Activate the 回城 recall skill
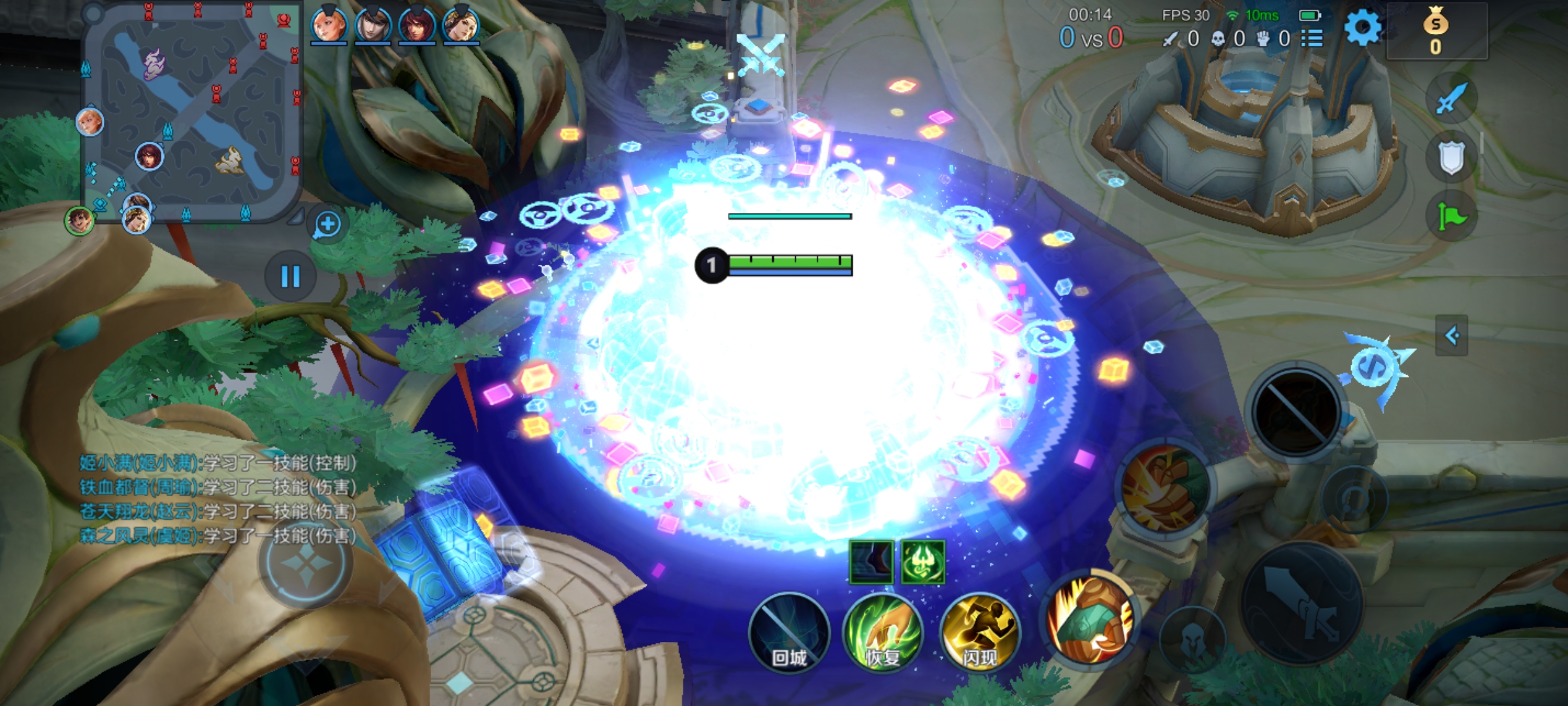Screen dimensions: 1568x706 point(789,633)
